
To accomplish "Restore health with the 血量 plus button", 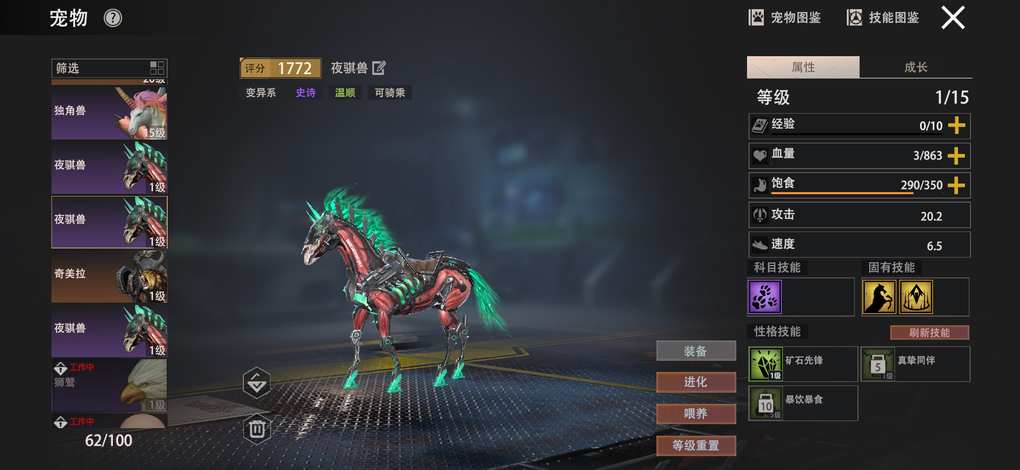I will pyautogui.click(x=957, y=155).
